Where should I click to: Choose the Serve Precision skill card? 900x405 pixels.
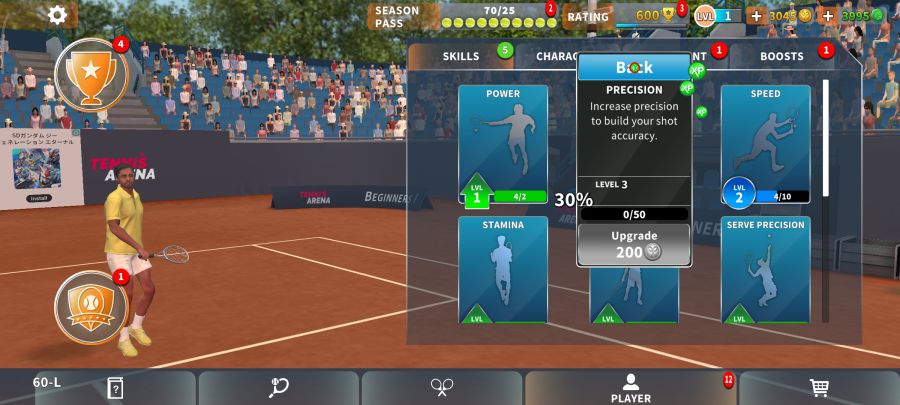pyautogui.click(x=765, y=270)
